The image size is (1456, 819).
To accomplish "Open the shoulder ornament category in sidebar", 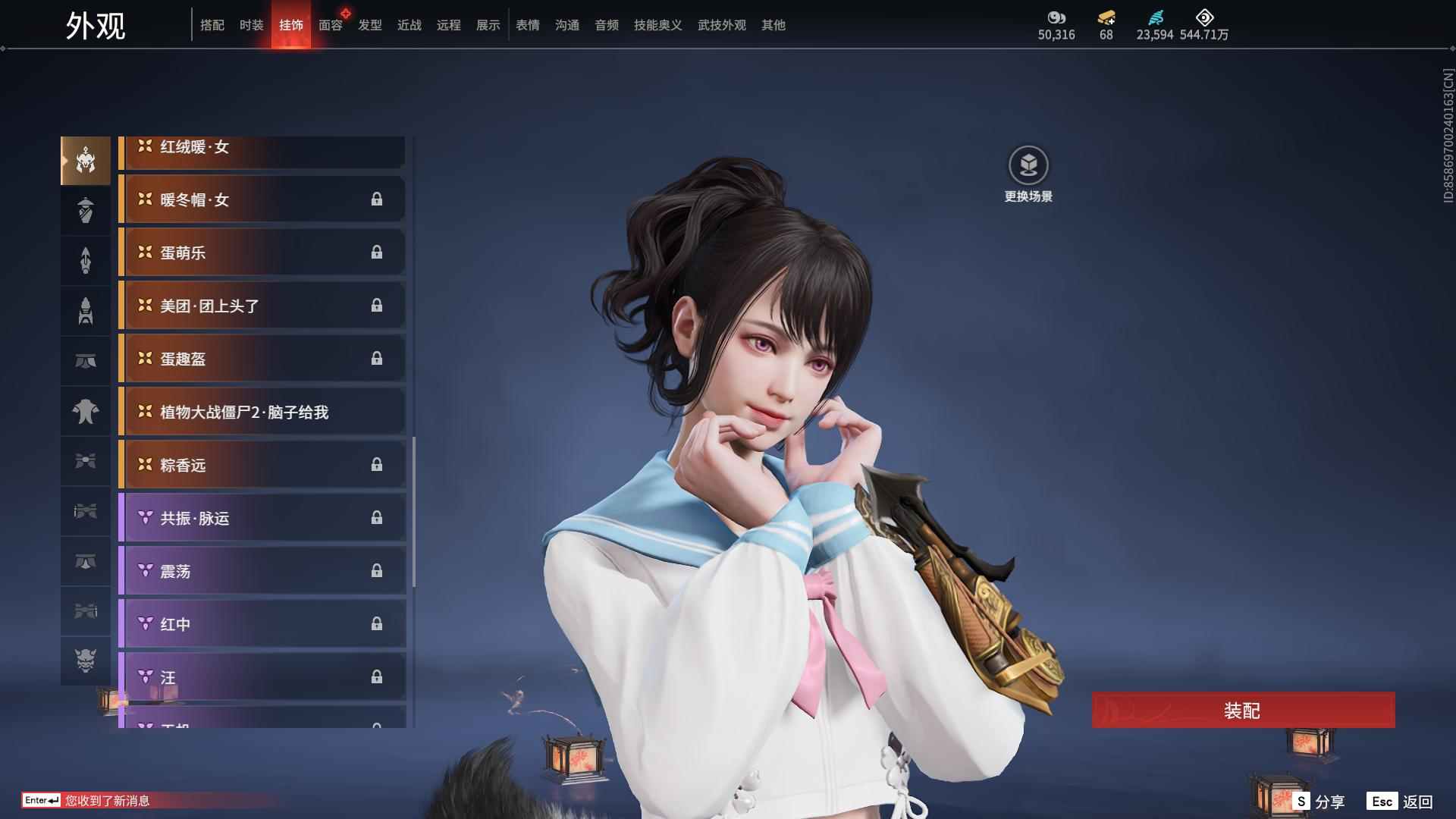I will tap(86, 211).
